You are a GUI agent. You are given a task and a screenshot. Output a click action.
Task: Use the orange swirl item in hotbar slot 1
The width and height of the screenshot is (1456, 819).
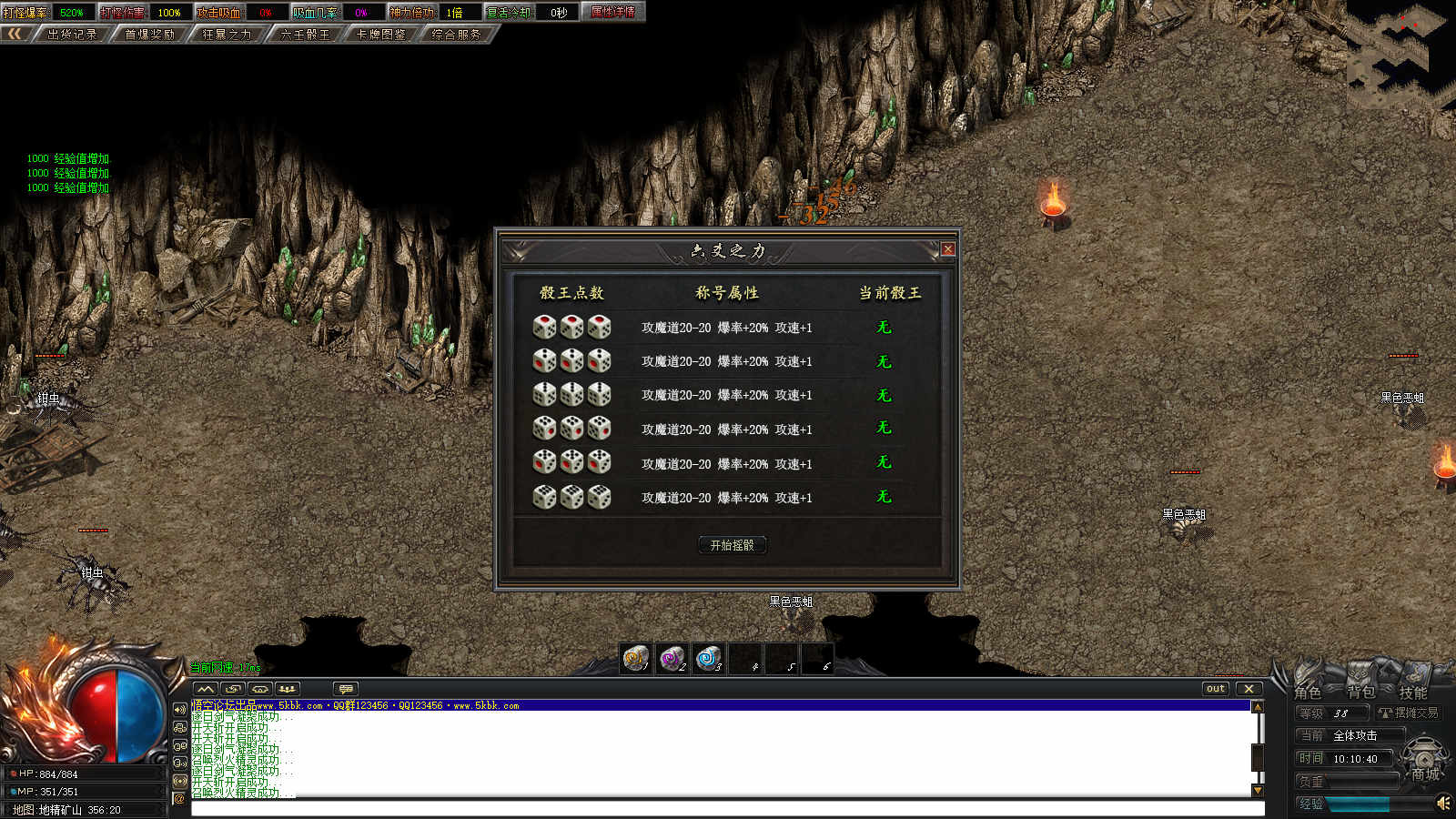click(635, 657)
